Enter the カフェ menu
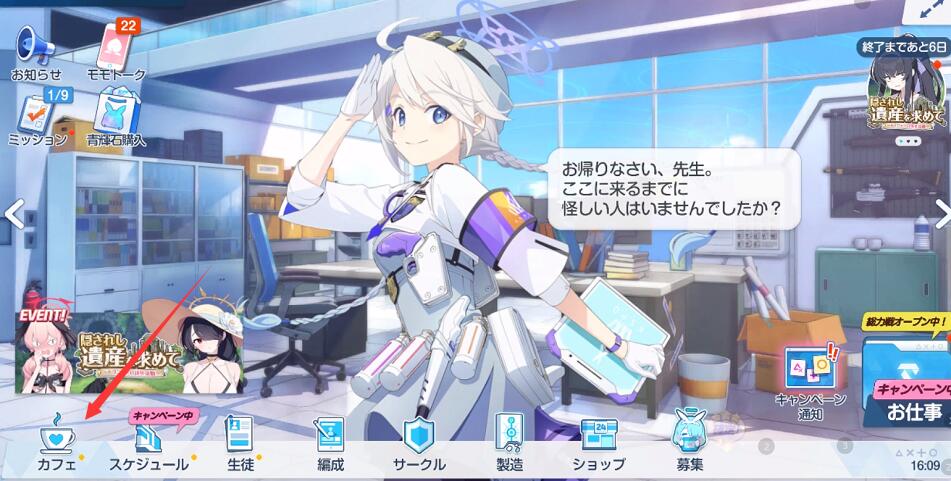Image resolution: width=951 pixels, height=481 pixels. click(x=56, y=445)
